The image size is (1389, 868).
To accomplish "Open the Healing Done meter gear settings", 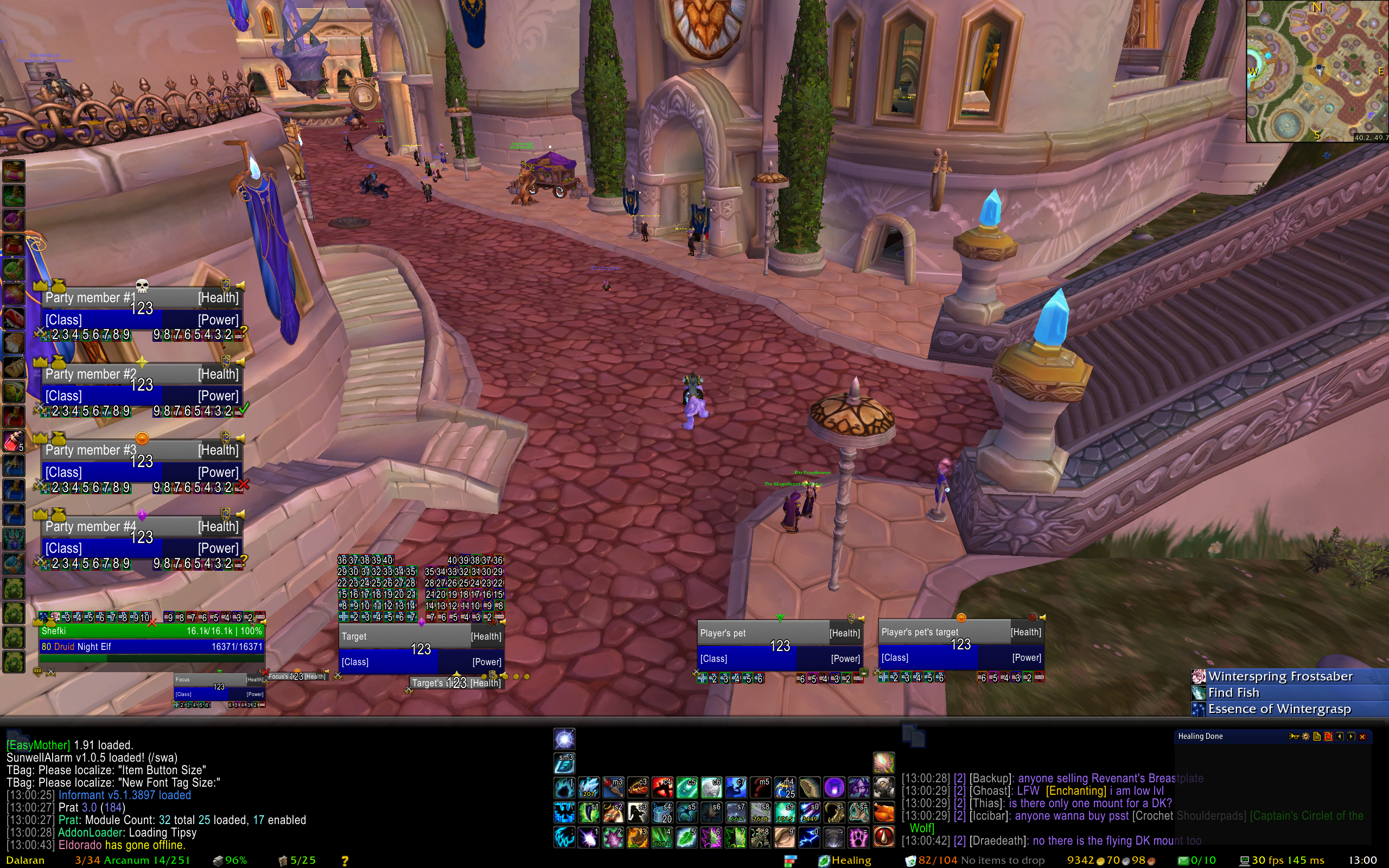I will (1306, 737).
